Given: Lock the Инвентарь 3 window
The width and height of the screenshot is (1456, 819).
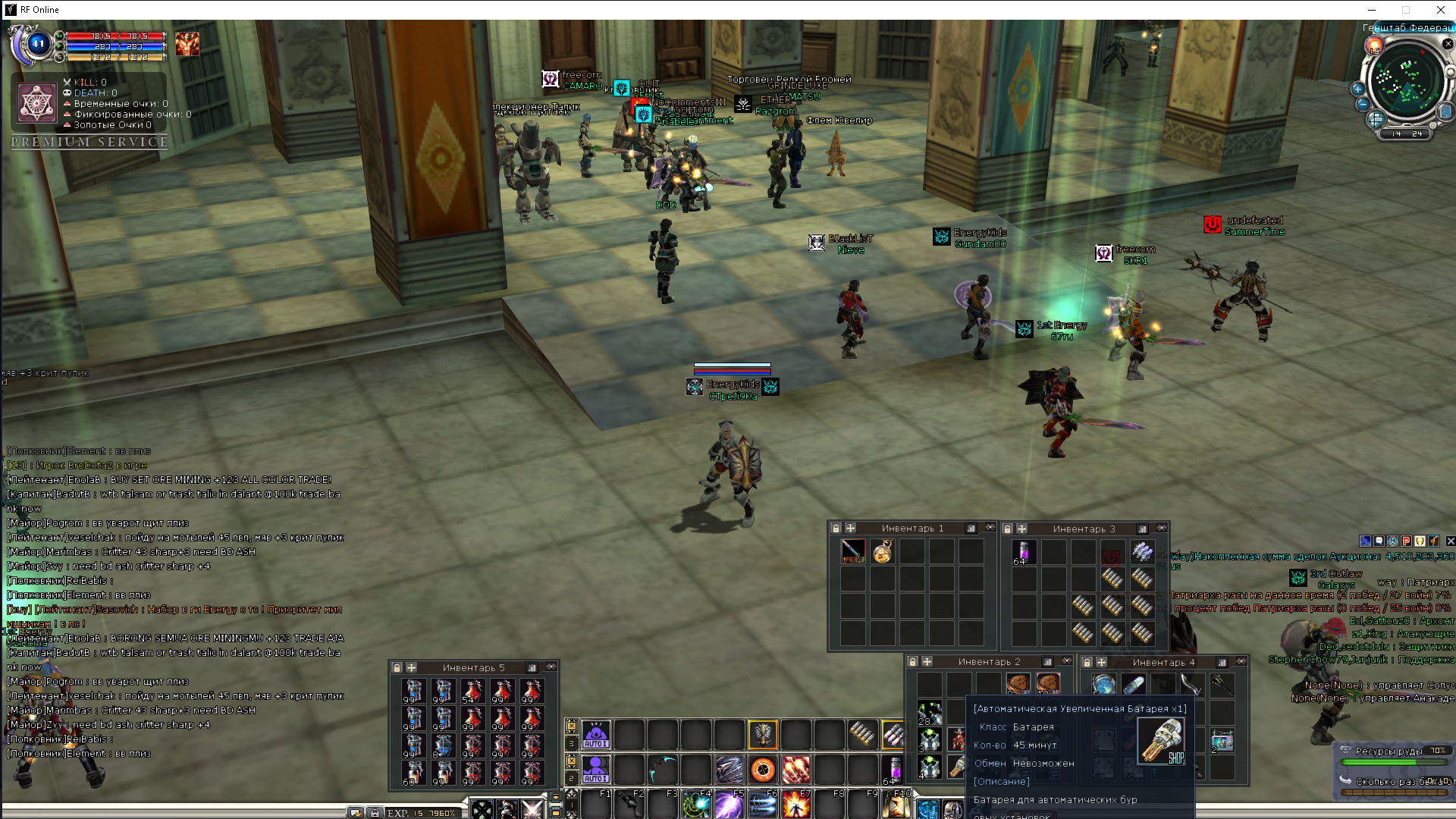Looking at the screenshot, I should (1007, 529).
